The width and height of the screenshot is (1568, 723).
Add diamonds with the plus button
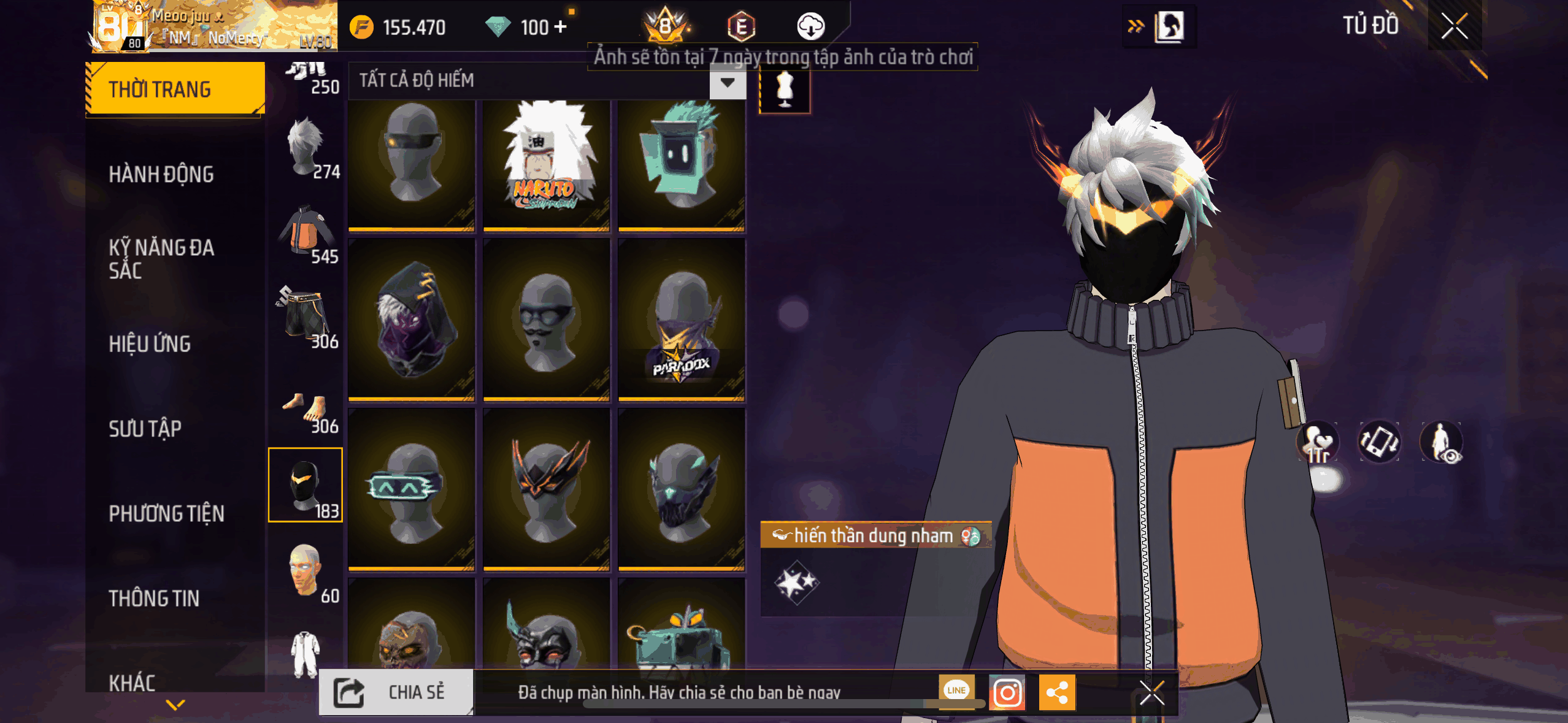pos(560,27)
